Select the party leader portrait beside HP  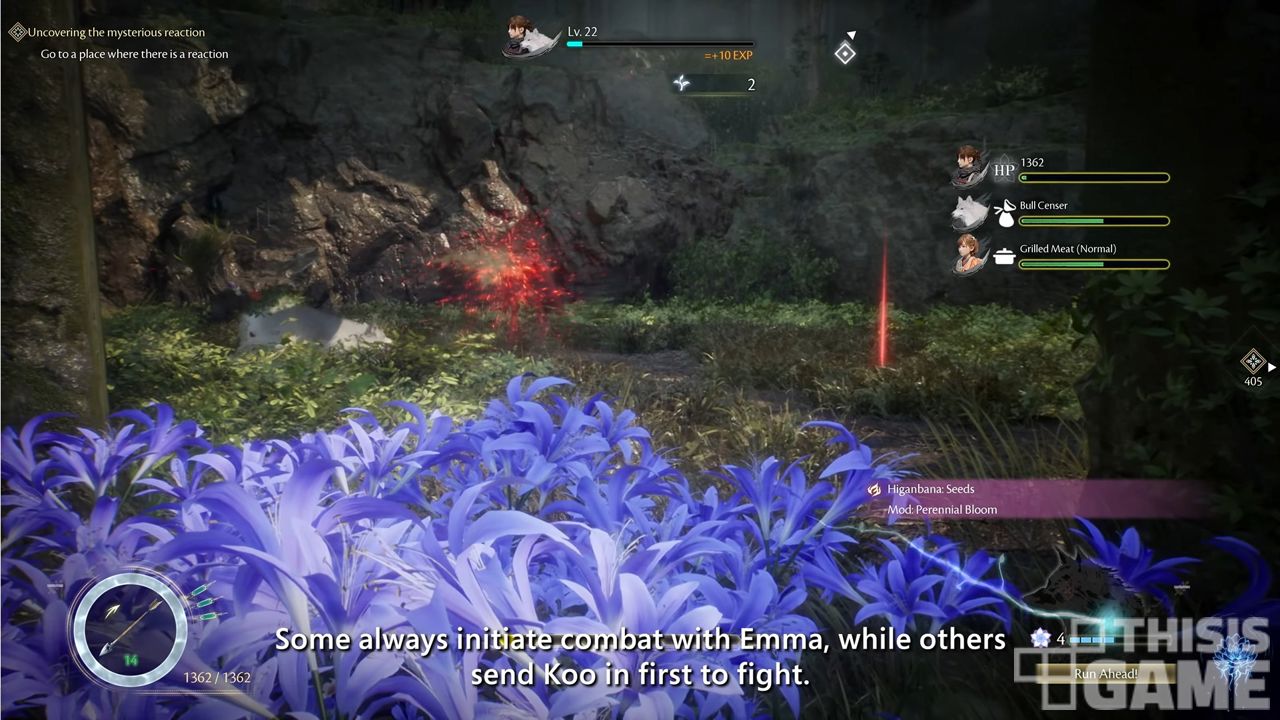click(967, 166)
